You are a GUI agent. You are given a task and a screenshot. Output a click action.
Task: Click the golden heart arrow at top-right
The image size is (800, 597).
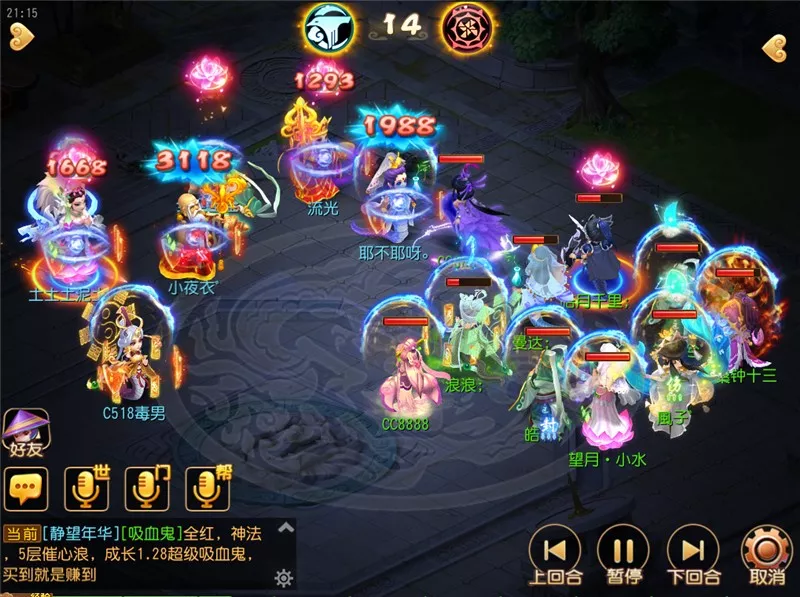coord(776,46)
